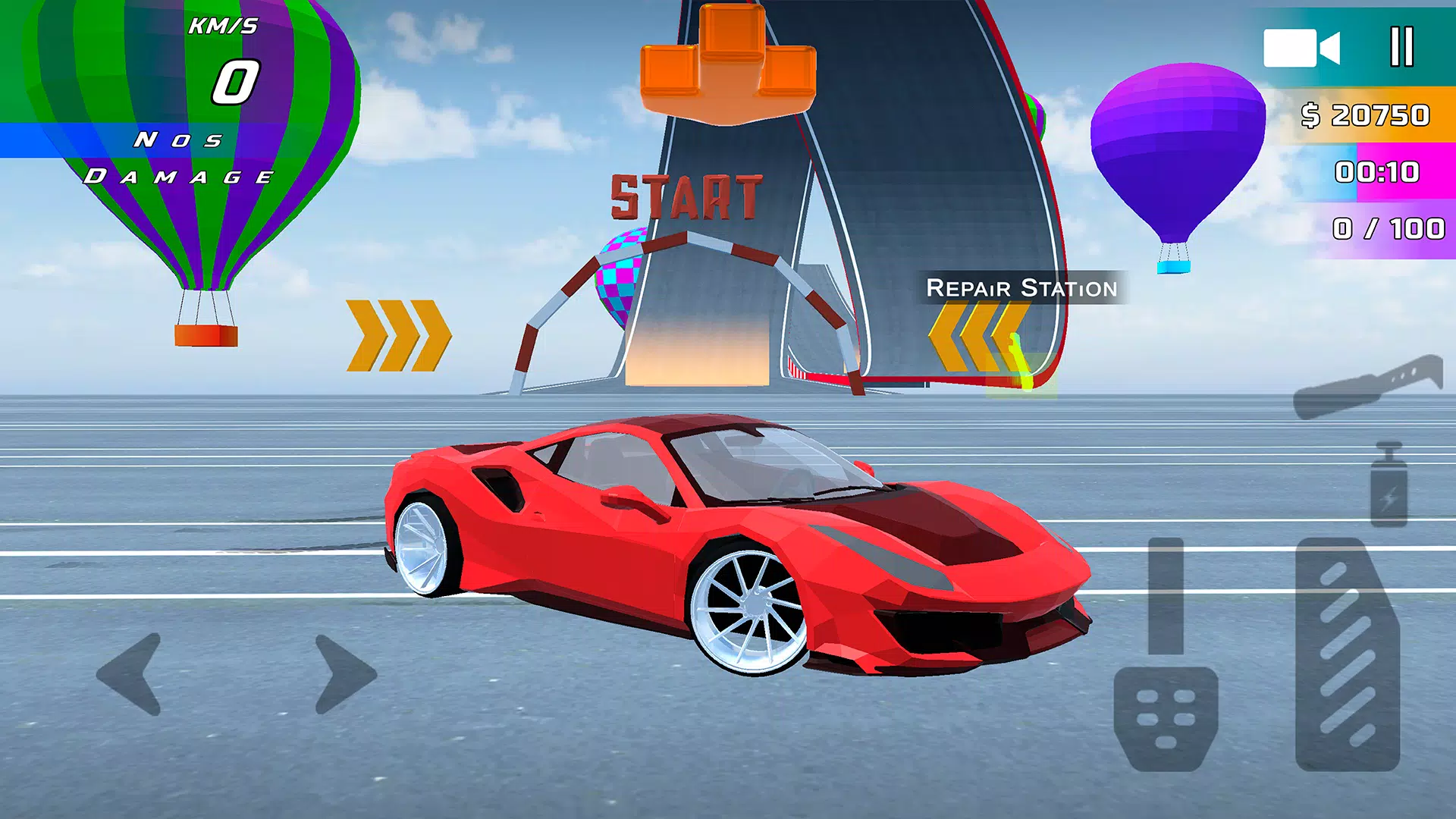Image resolution: width=1456 pixels, height=819 pixels.
Task: Steer right with the right arrow
Action: (344, 674)
